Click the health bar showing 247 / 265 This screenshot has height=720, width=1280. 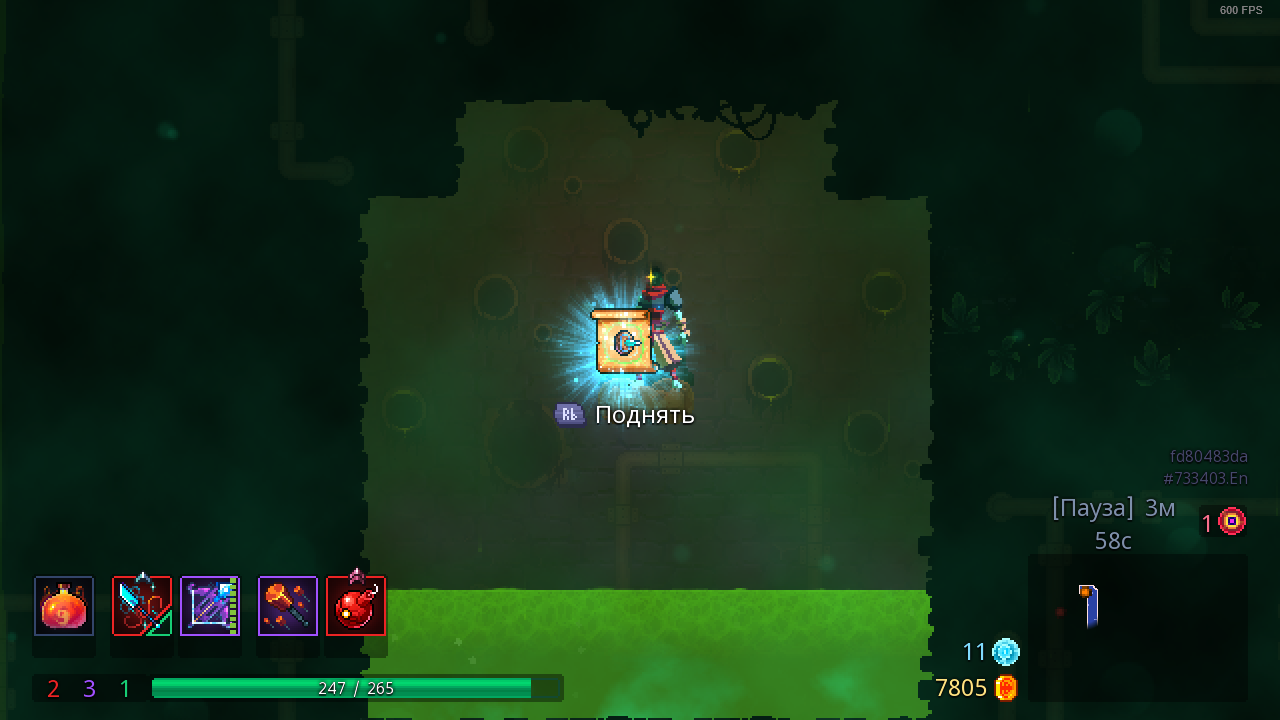pos(355,688)
